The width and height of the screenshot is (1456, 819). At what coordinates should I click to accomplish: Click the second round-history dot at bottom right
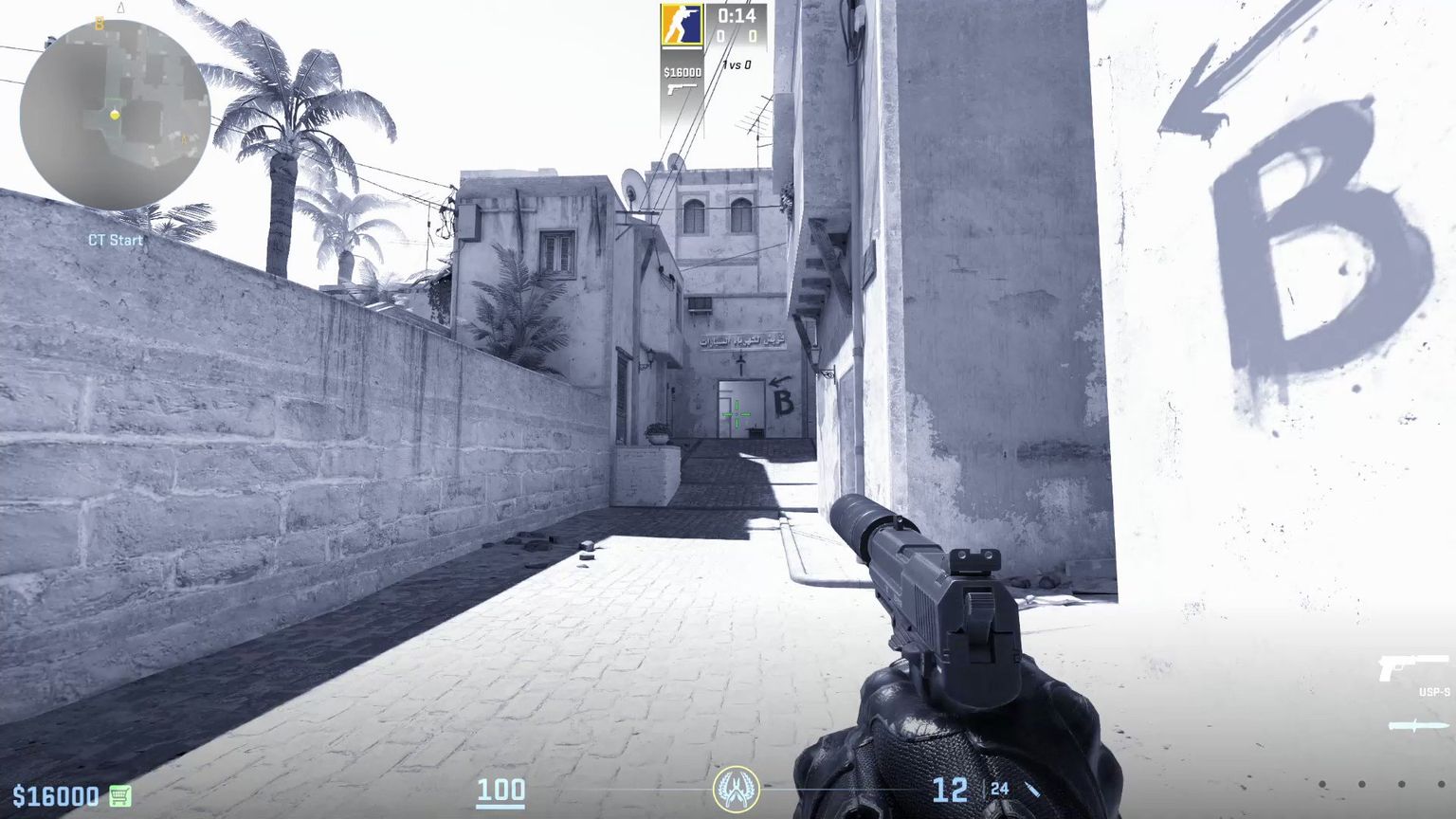[x=1362, y=785]
